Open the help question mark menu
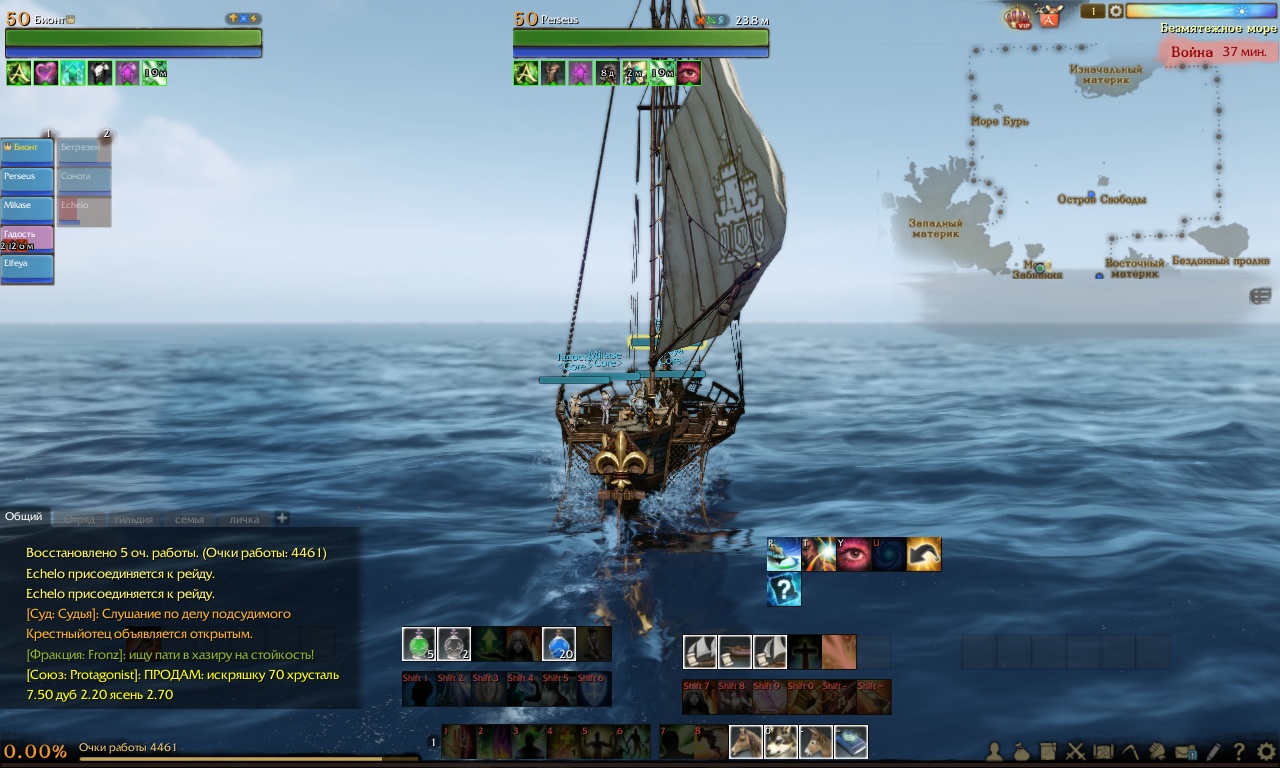Image resolution: width=1280 pixels, height=768 pixels. pos(1239,752)
